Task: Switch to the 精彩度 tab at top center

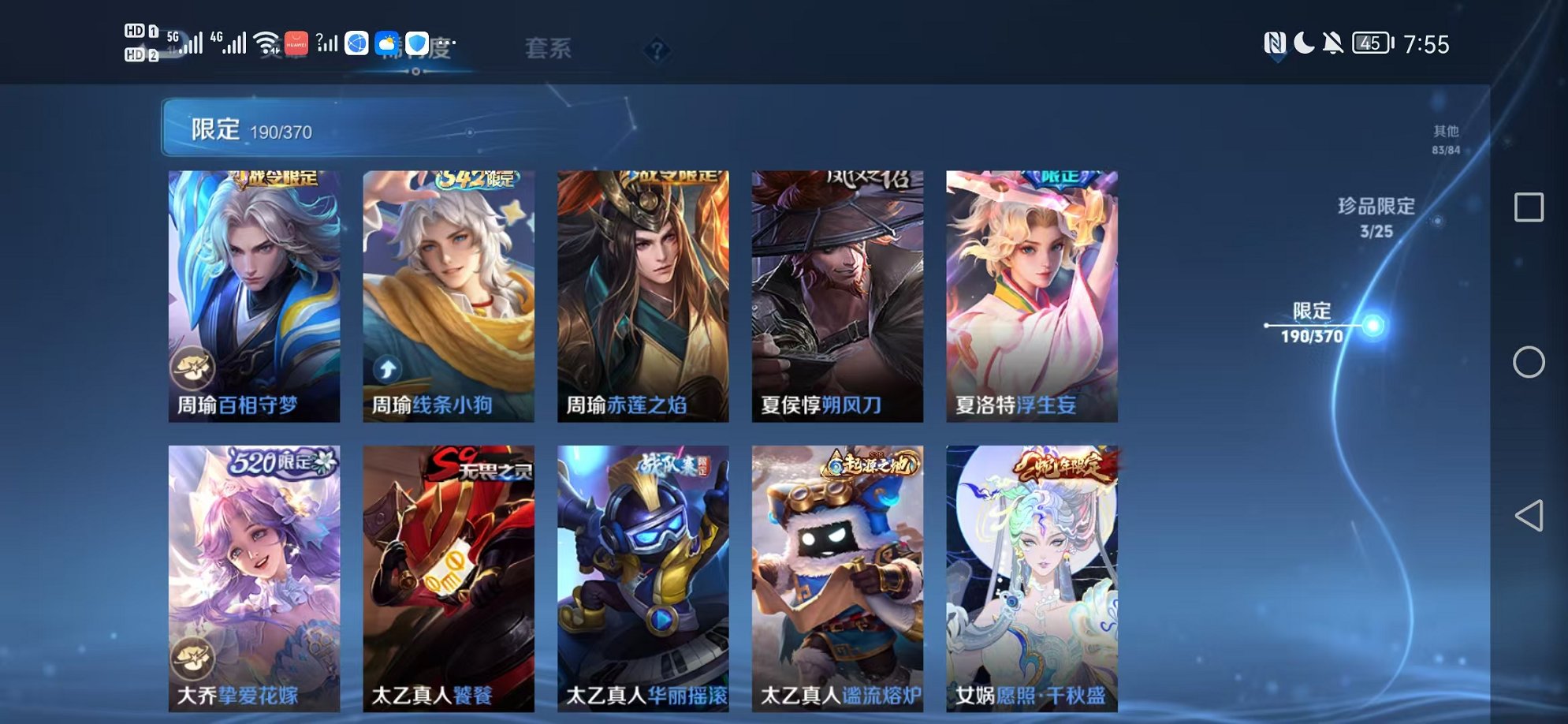Action: [x=416, y=49]
